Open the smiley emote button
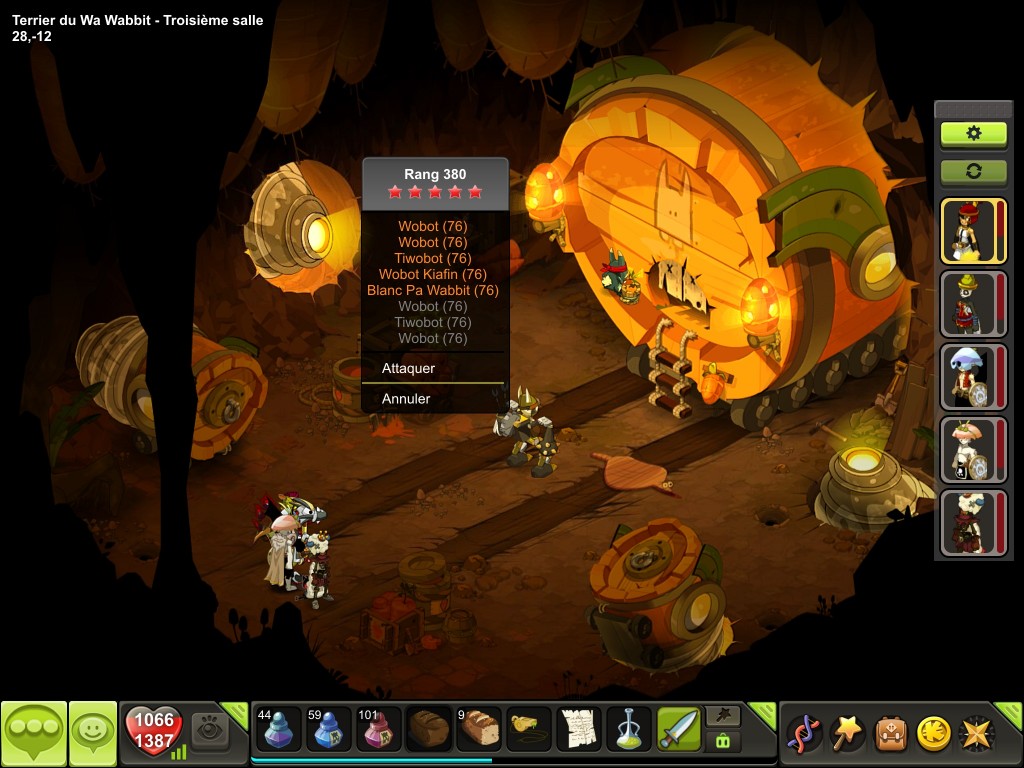The height and width of the screenshot is (768, 1024). (x=94, y=734)
